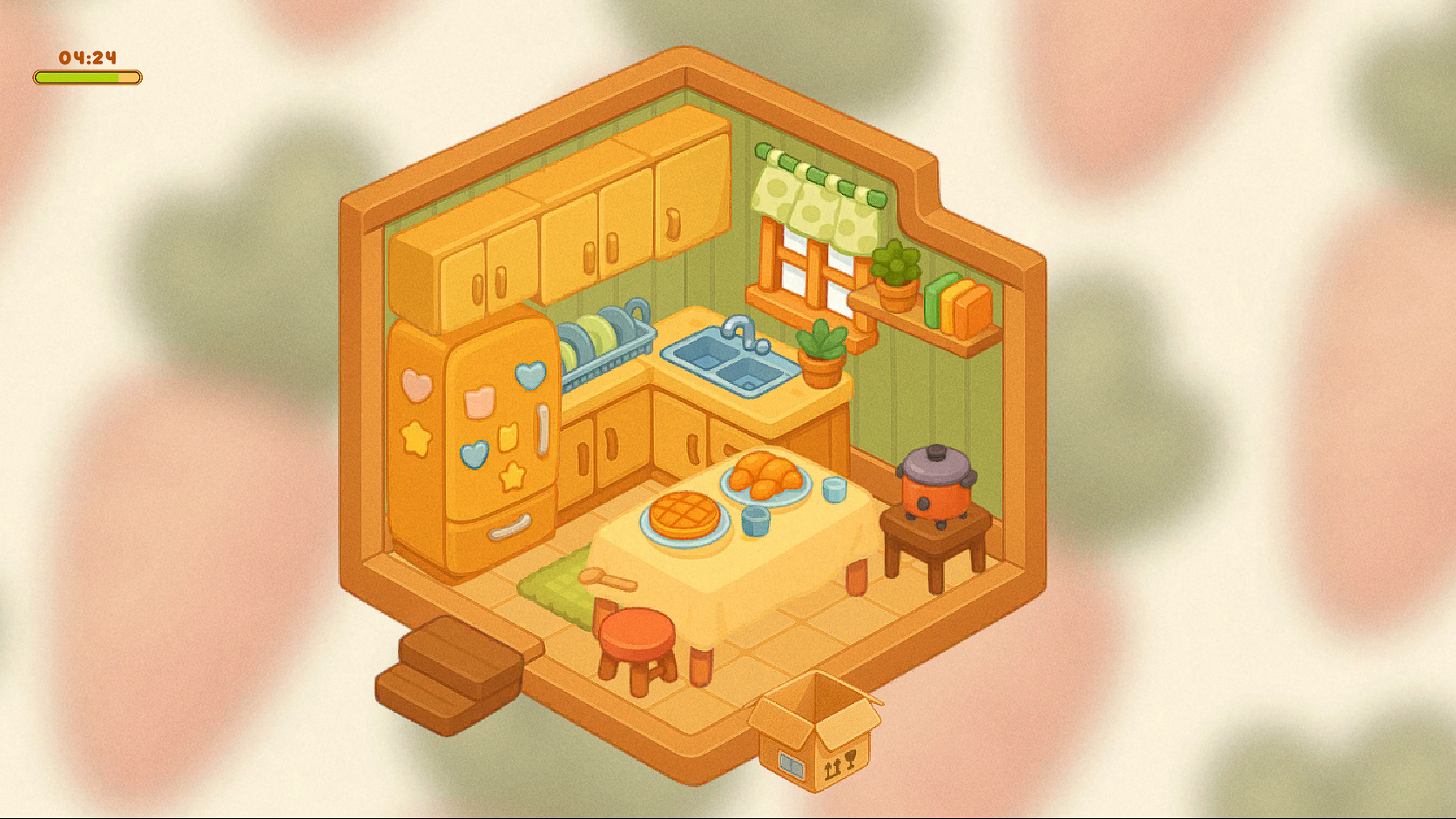The height and width of the screenshot is (819, 1456).
Task: Select the cactus beside the sink
Action: pos(819,347)
